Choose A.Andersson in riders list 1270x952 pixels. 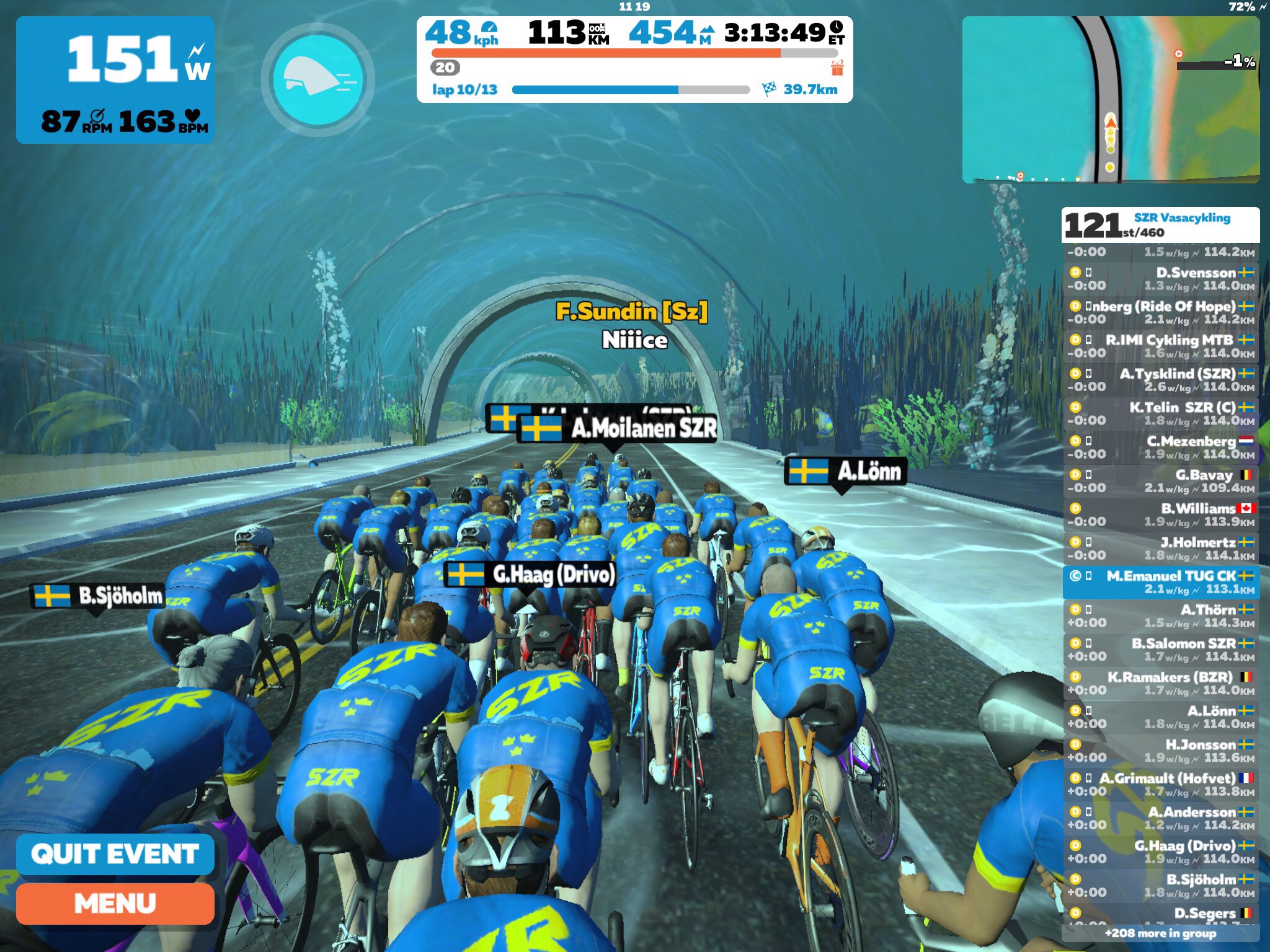pyautogui.click(x=1160, y=818)
